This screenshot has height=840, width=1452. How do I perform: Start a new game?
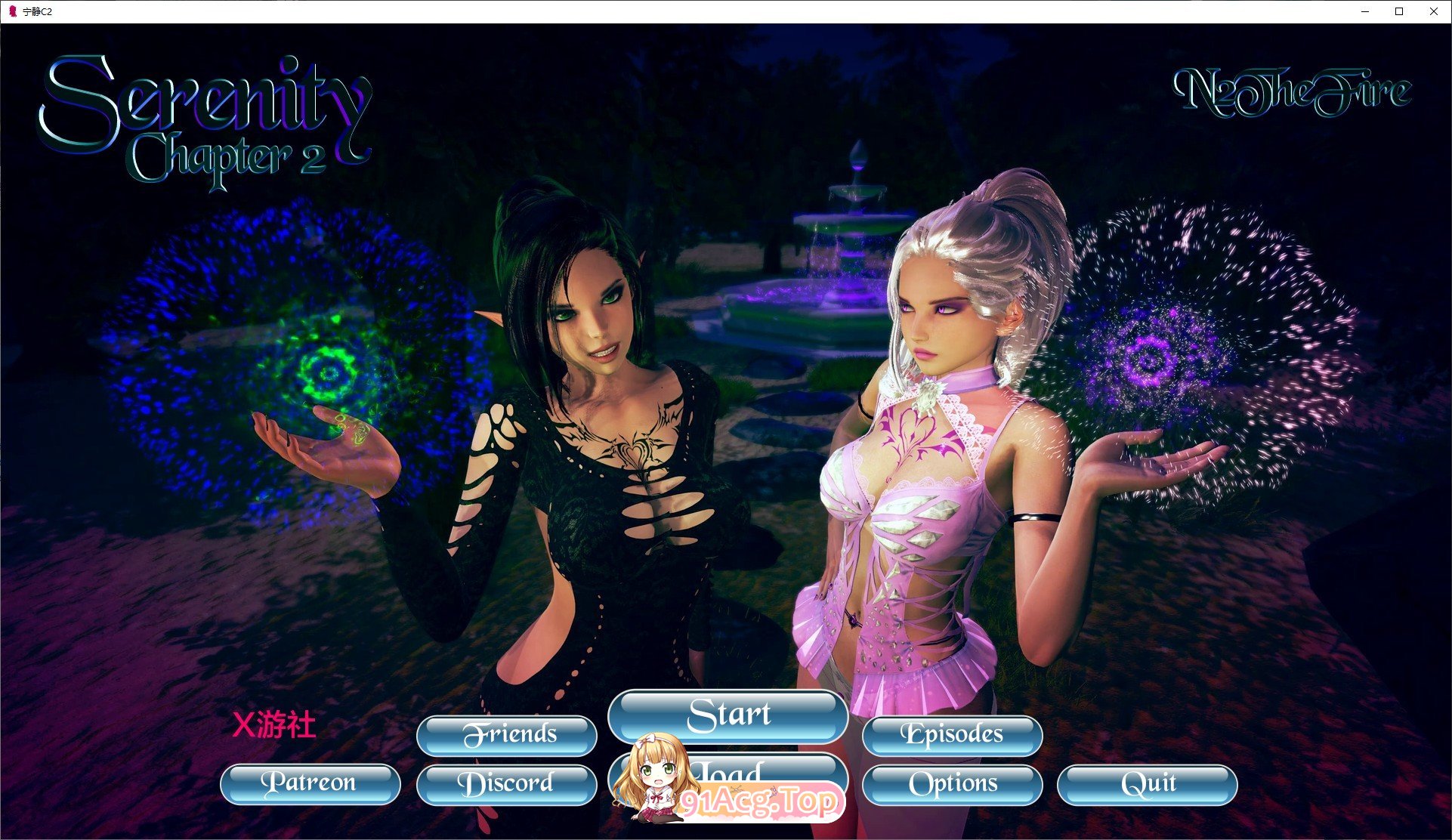[x=728, y=715]
